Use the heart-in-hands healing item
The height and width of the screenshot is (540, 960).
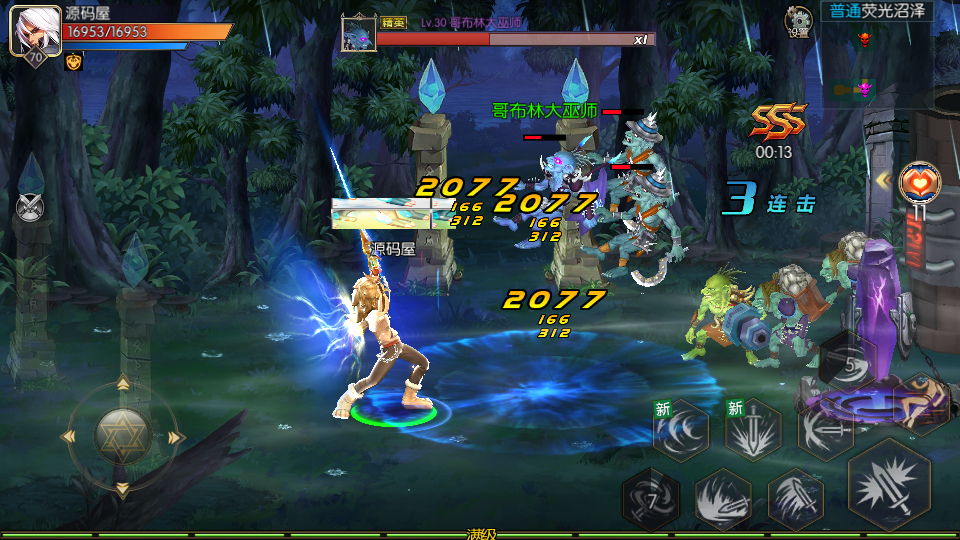[919, 183]
